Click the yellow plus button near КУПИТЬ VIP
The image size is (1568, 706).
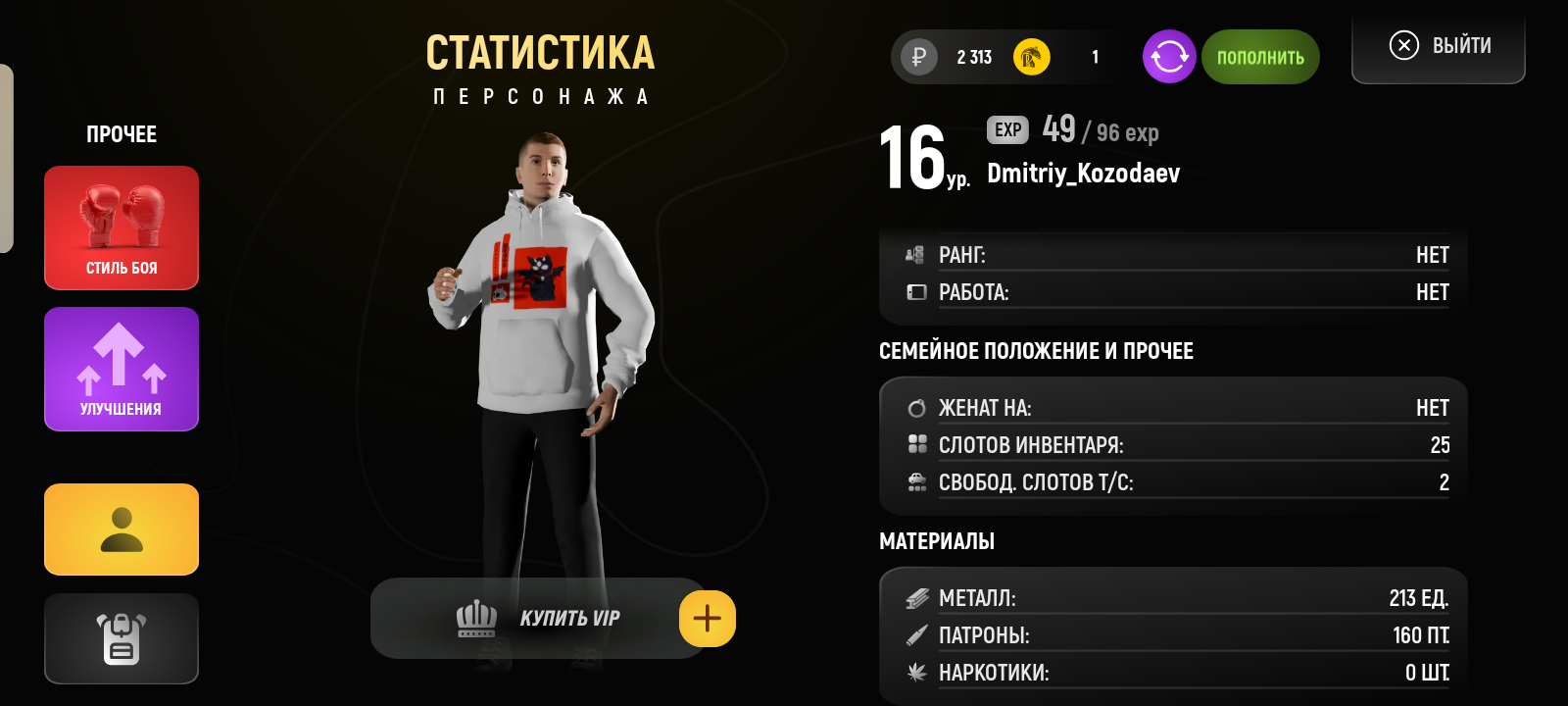(707, 618)
